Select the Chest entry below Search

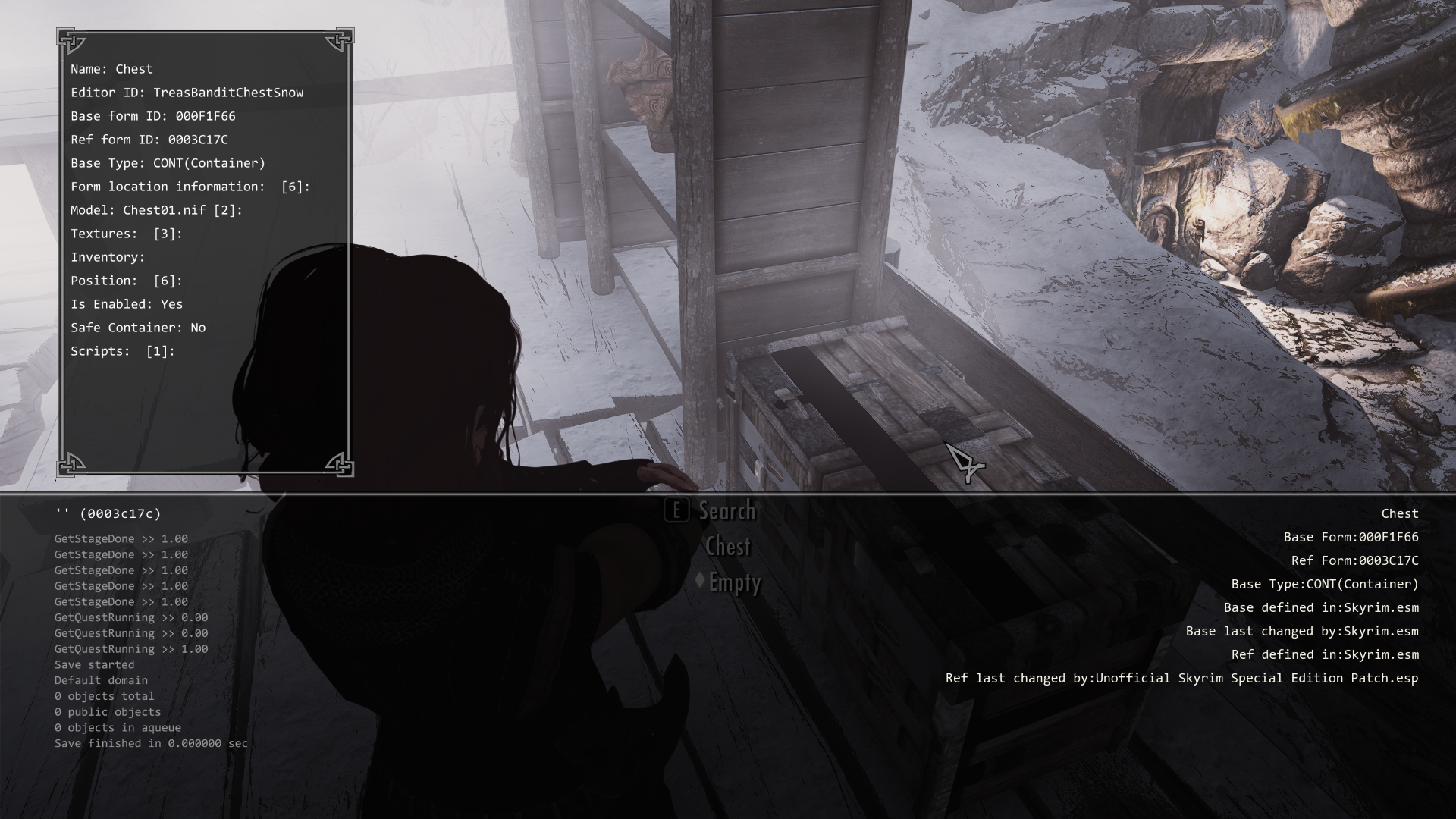729,547
